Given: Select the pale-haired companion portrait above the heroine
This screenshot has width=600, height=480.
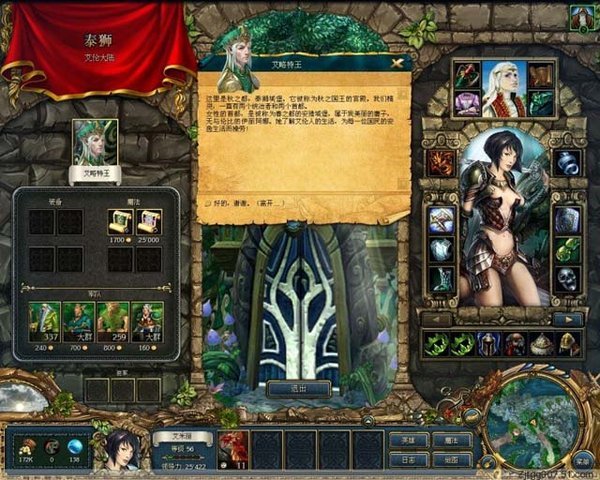Looking at the screenshot, I should [x=504, y=88].
